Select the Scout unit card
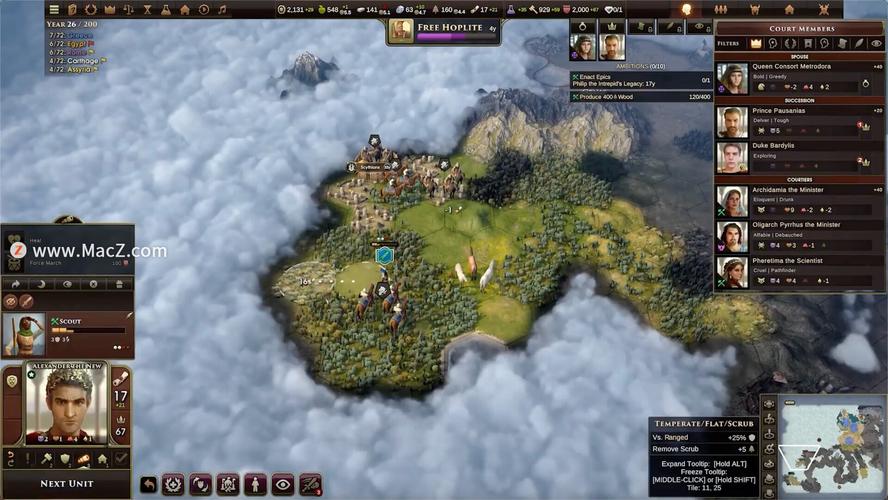888x500 pixels. pos(68,334)
